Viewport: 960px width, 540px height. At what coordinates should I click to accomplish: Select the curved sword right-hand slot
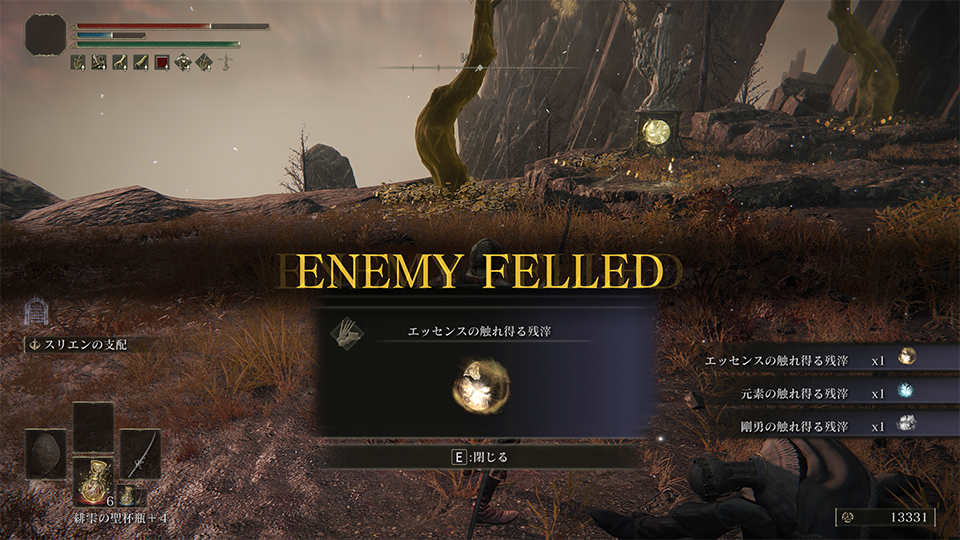pyautogui.click(x=140, y=453)
